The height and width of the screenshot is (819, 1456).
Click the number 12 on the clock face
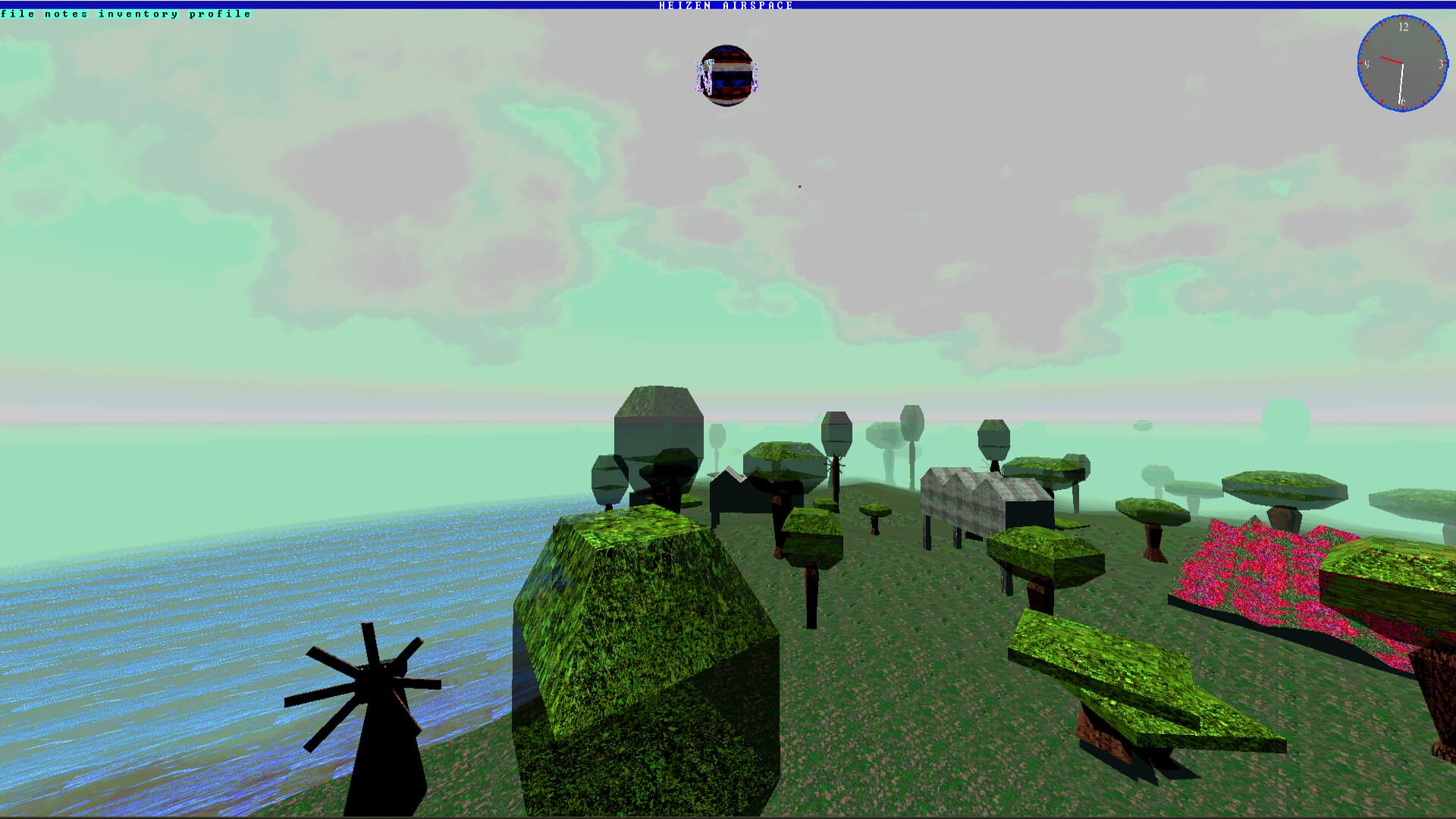(x=1404, y=27)
